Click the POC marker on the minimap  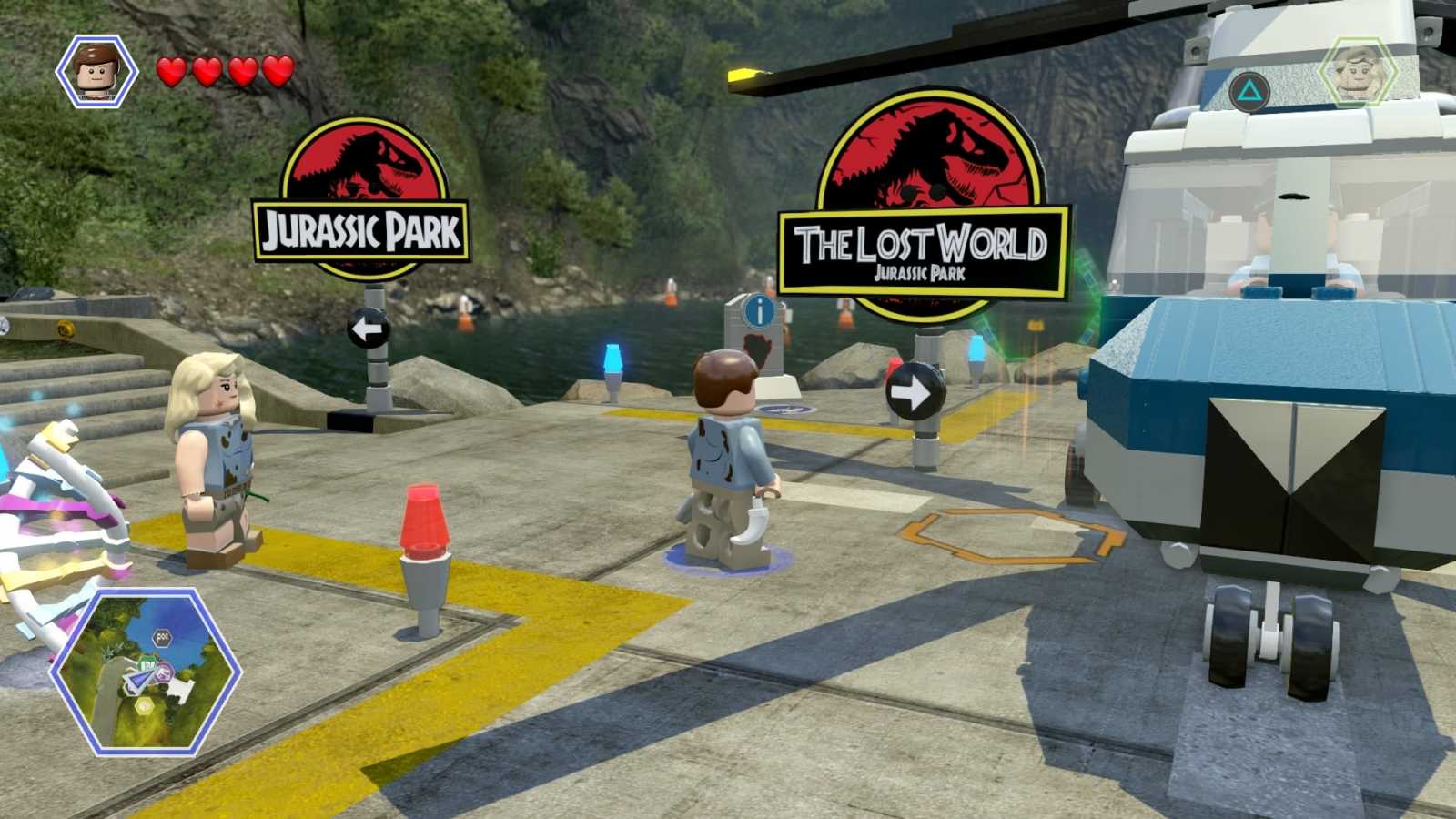[x=162, y=636]
